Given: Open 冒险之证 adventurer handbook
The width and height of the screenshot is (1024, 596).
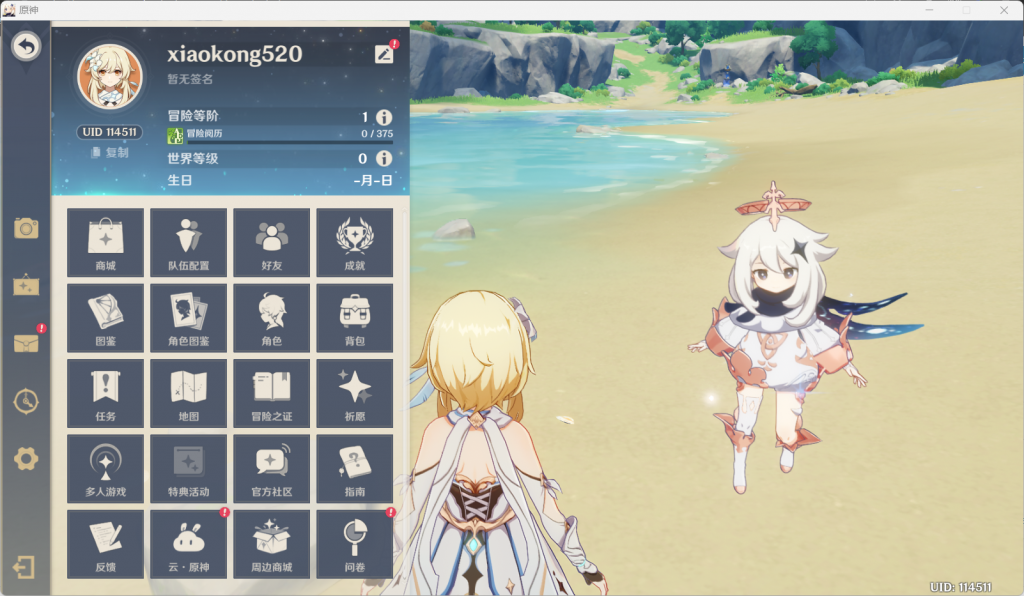Looking at the screenshot, I should click(271, 392).
